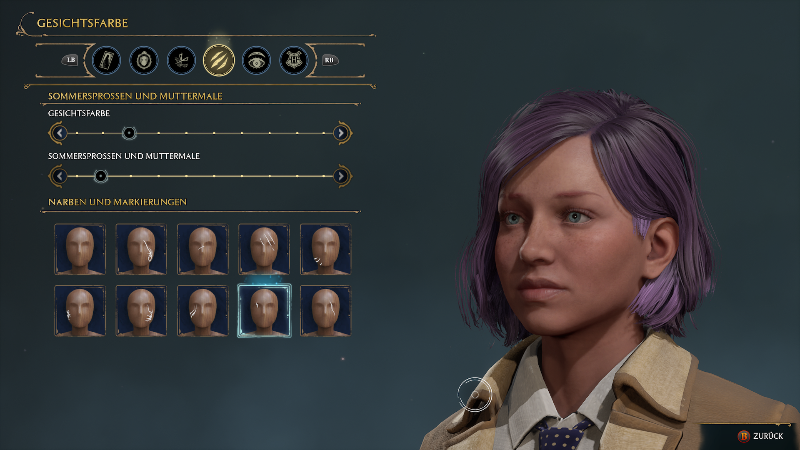Screen dimensions: 800x450
Task: Switch to the face mask tab
Action: [x=144, y=60]
